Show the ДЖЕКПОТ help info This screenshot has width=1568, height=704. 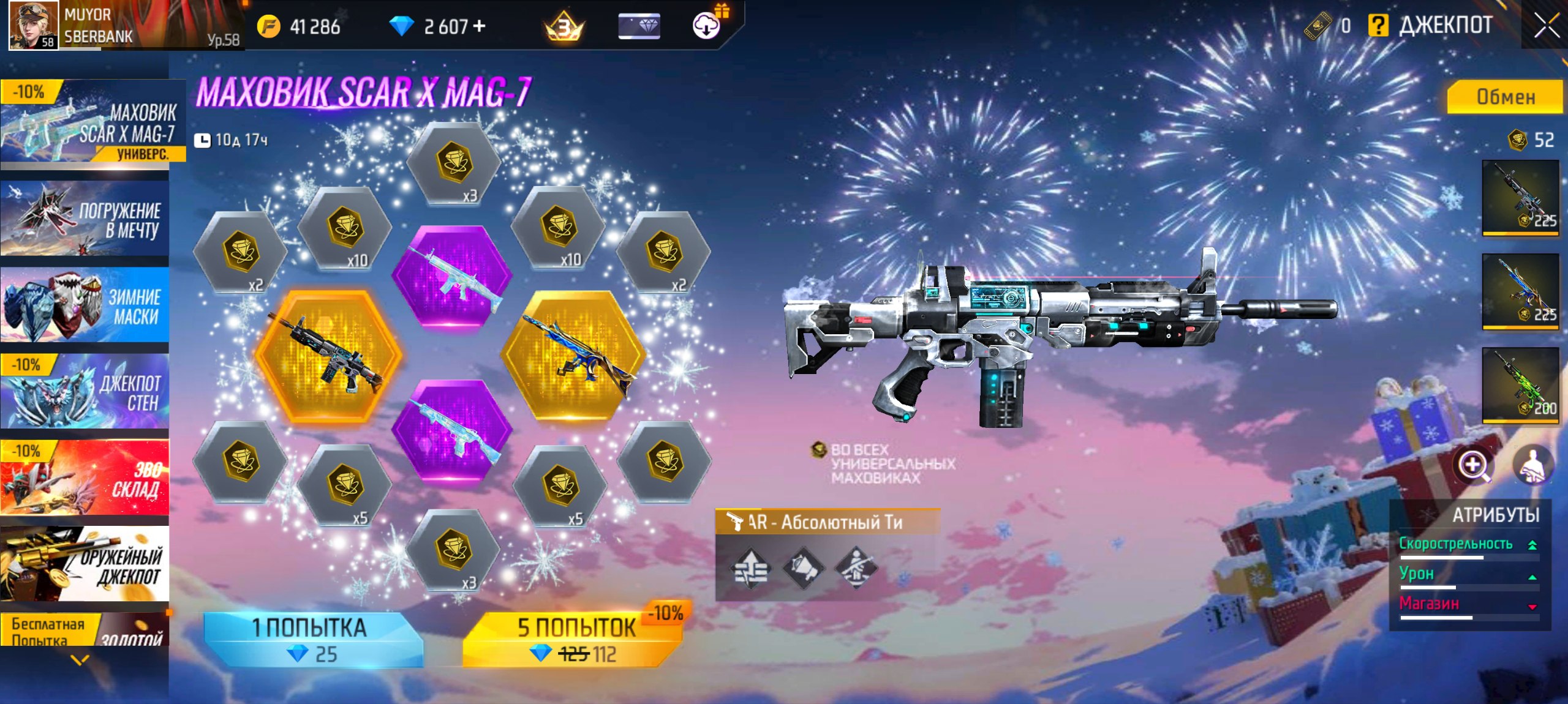pos(1378,26)
